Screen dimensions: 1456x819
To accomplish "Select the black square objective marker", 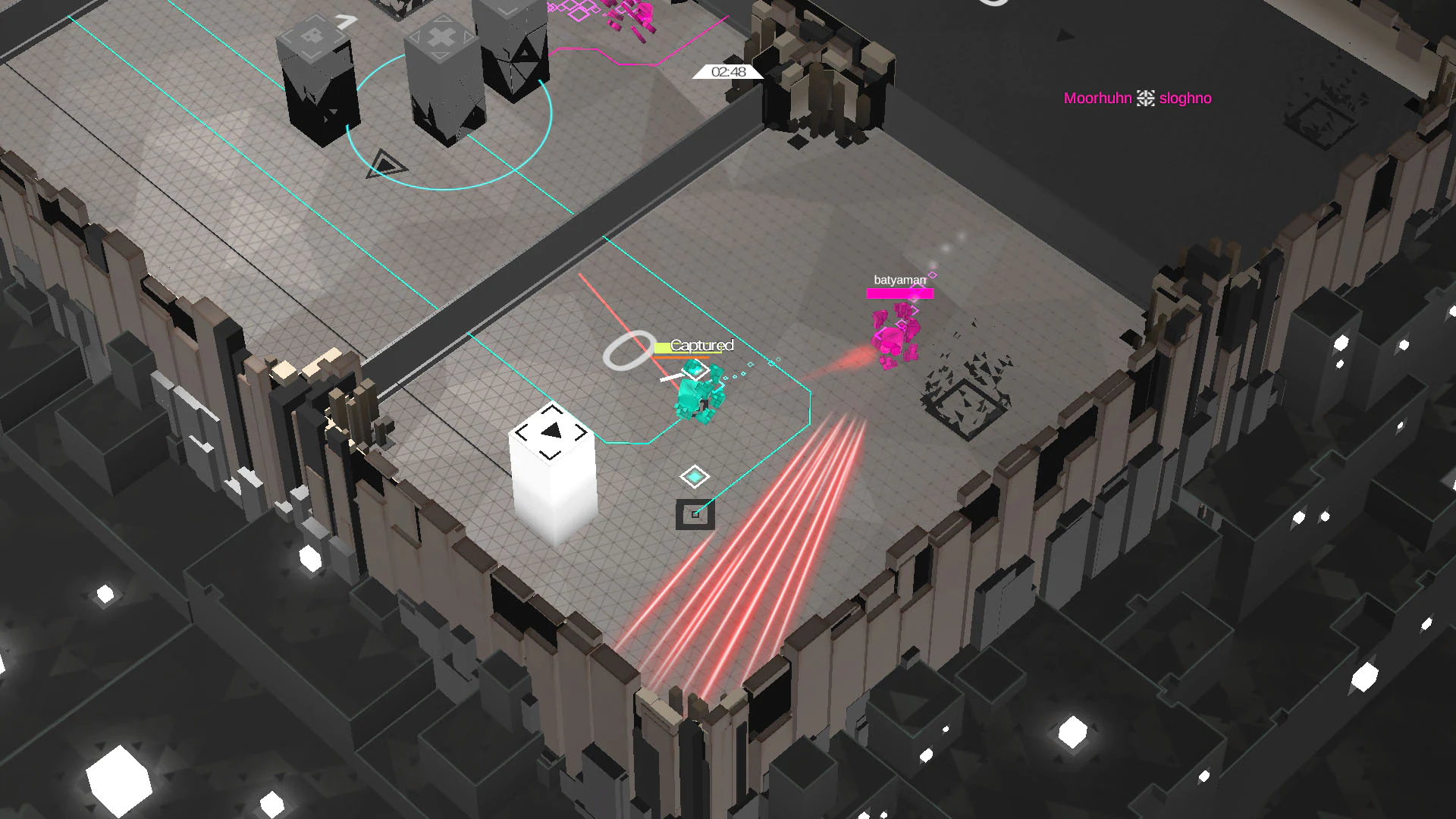I will [x=695, y=514].
